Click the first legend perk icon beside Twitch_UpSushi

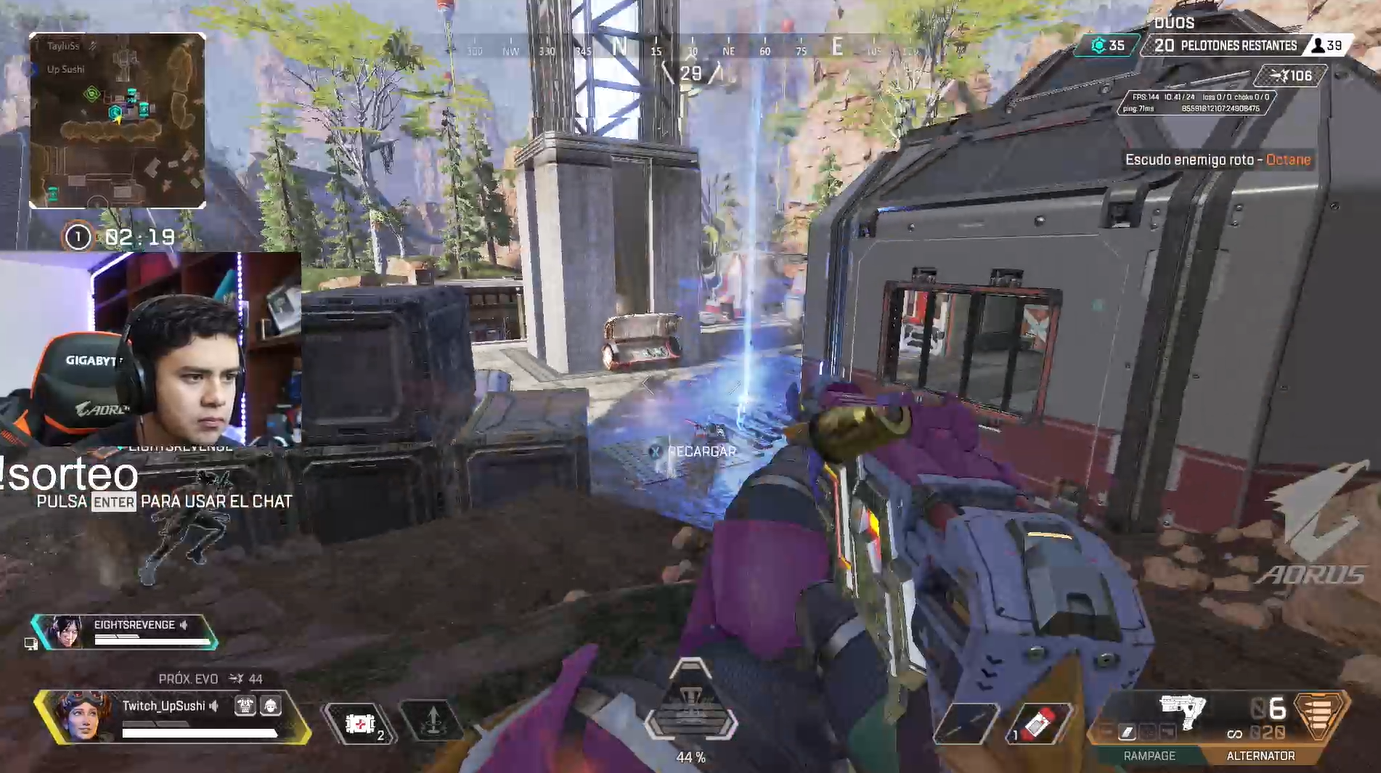click(x=245, y=706)
